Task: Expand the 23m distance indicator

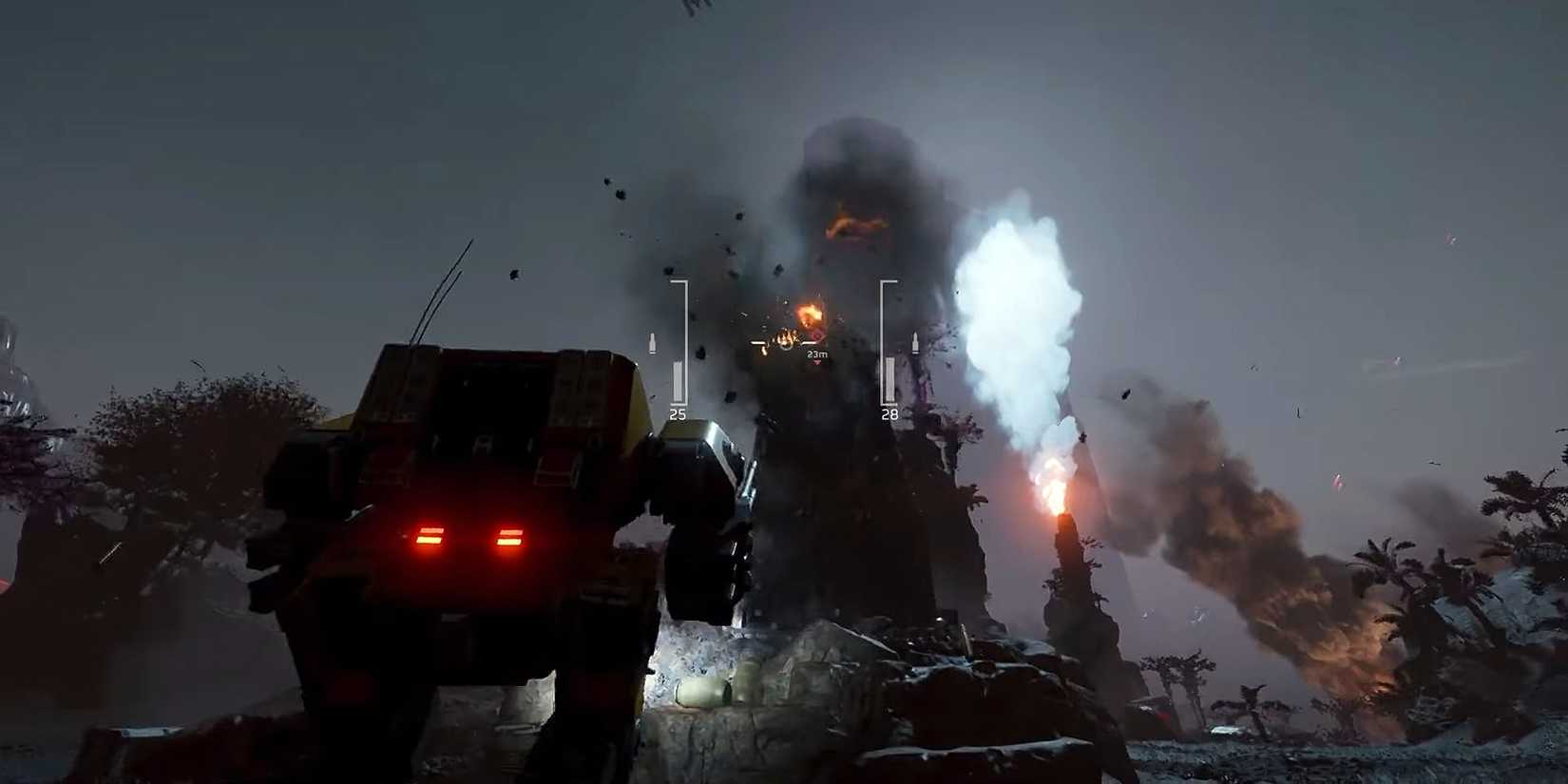Action: 817,354
